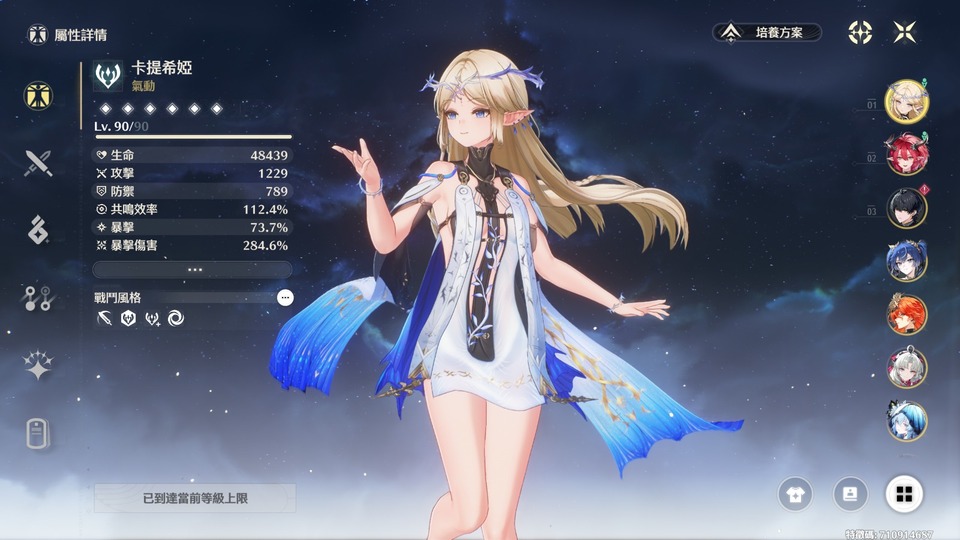Open the outfit shirt button
The width and height of the screenshot is (960, 540).
(x=795, y=493)
